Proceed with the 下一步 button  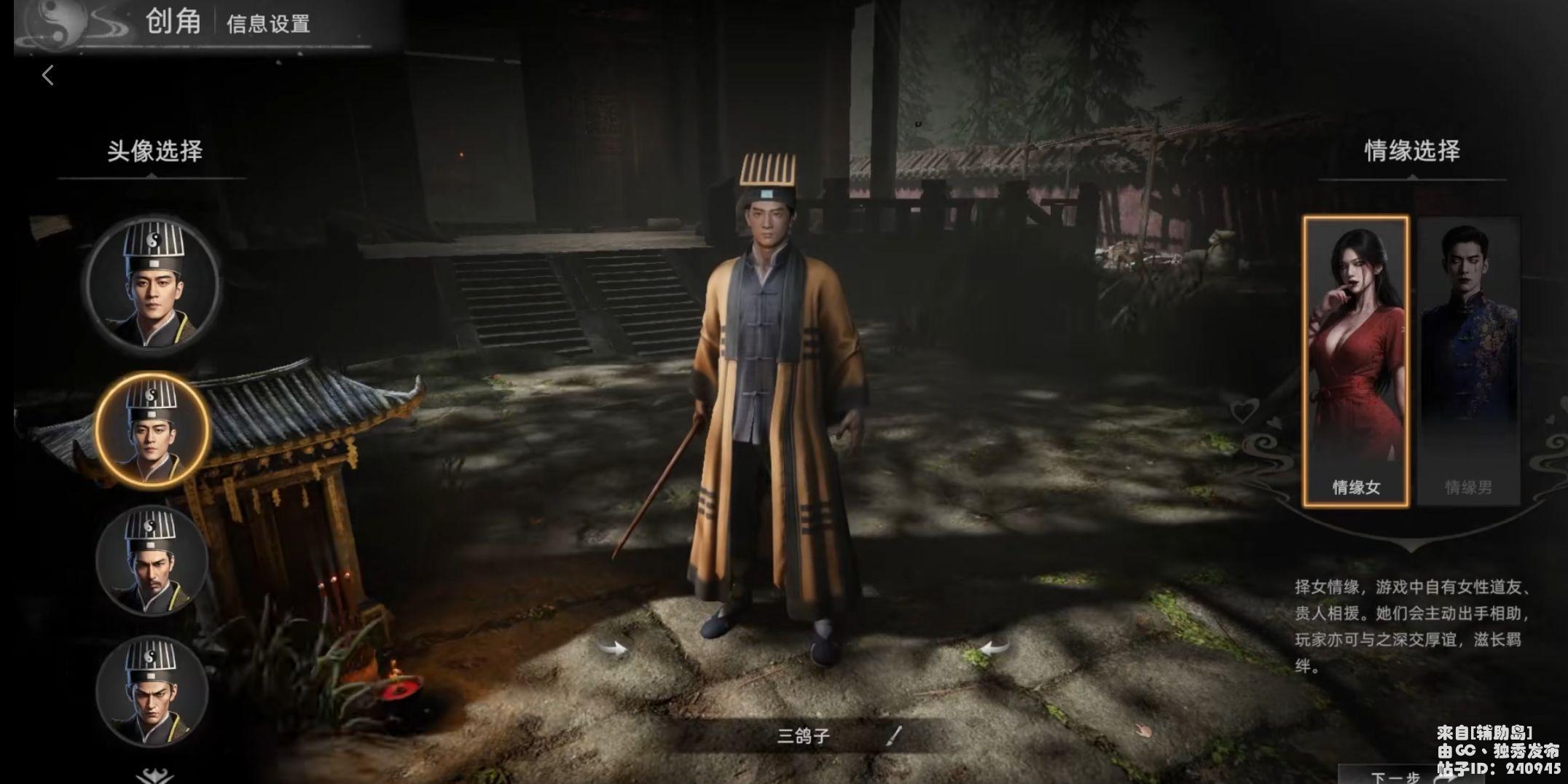[1395, 777]
